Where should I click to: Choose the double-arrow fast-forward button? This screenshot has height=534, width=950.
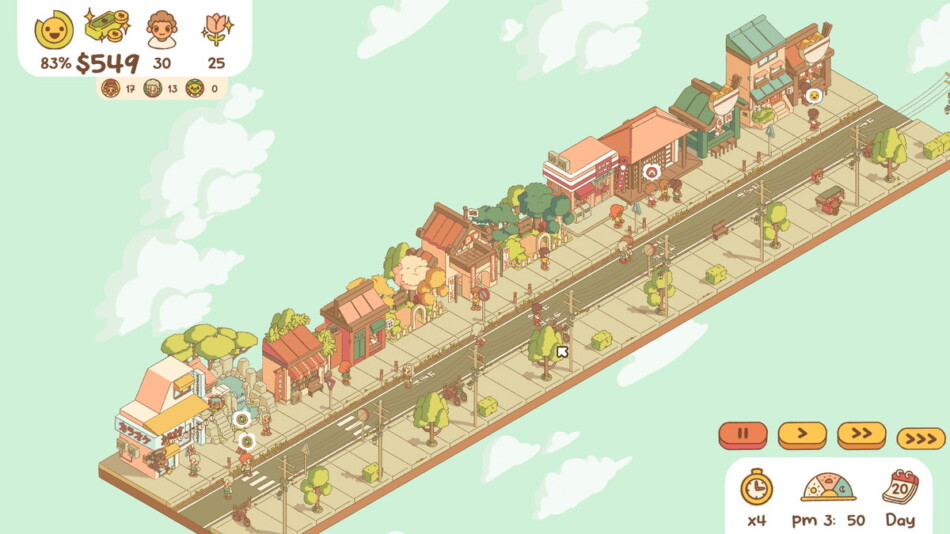tap(861, 435)
